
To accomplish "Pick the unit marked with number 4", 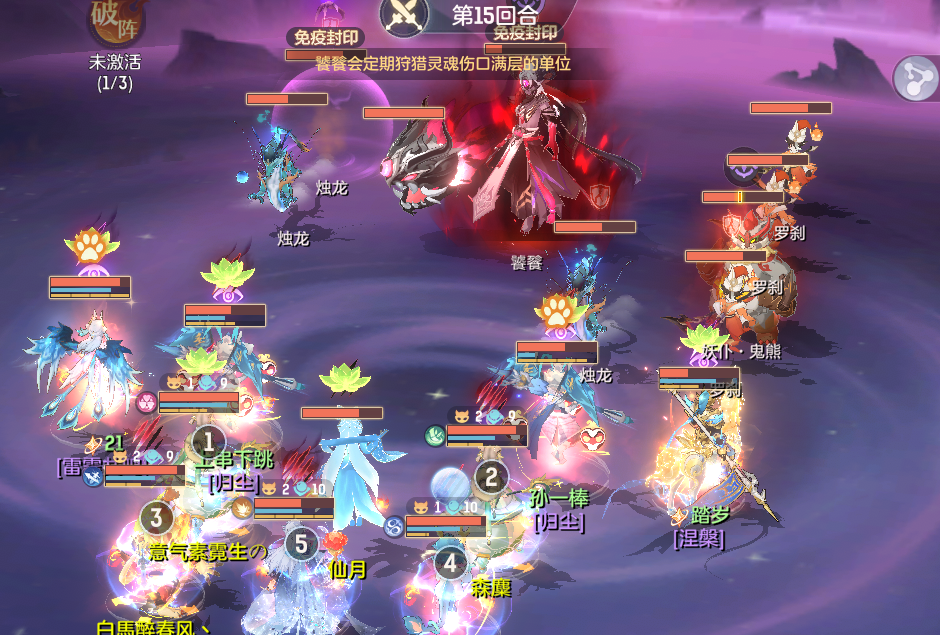I will tap(450, 563).
